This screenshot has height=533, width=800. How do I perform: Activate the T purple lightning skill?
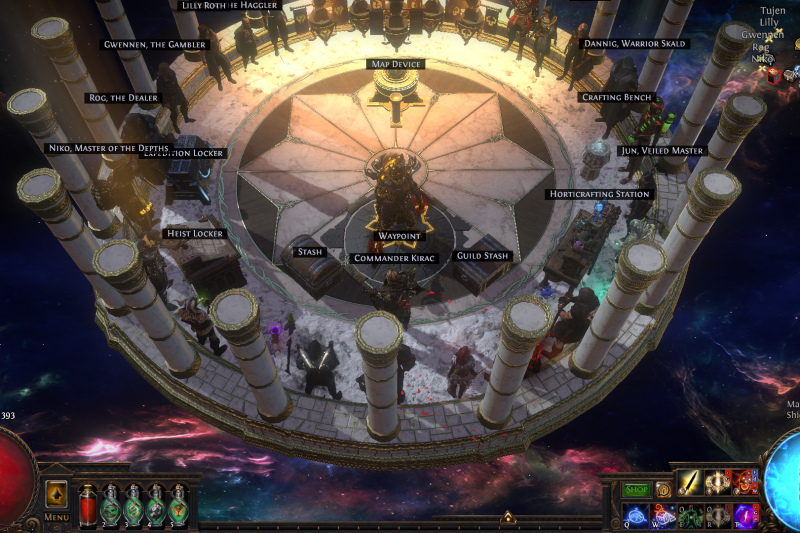click(745, 514)
